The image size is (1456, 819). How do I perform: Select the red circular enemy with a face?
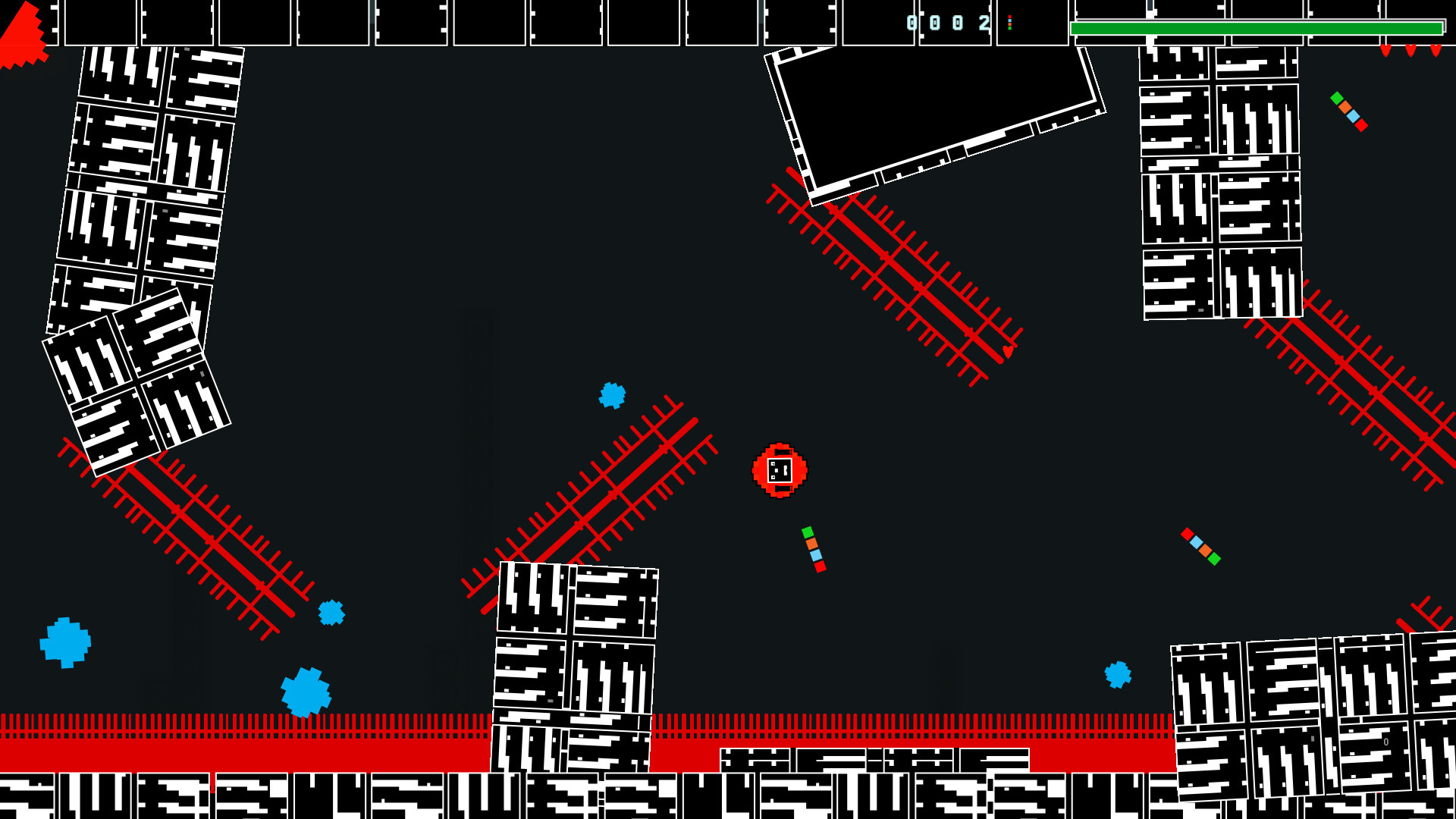[x=779, y=472]
